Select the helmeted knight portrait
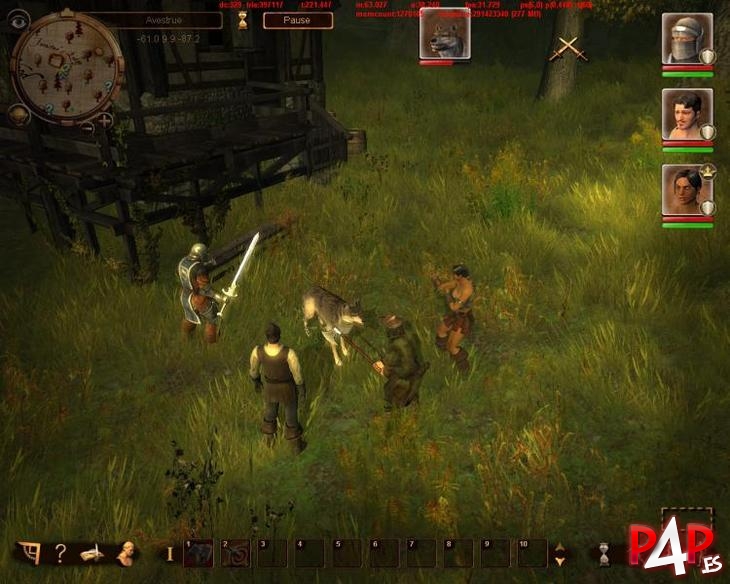Viewport: 730px width, 584px height. 686,39
